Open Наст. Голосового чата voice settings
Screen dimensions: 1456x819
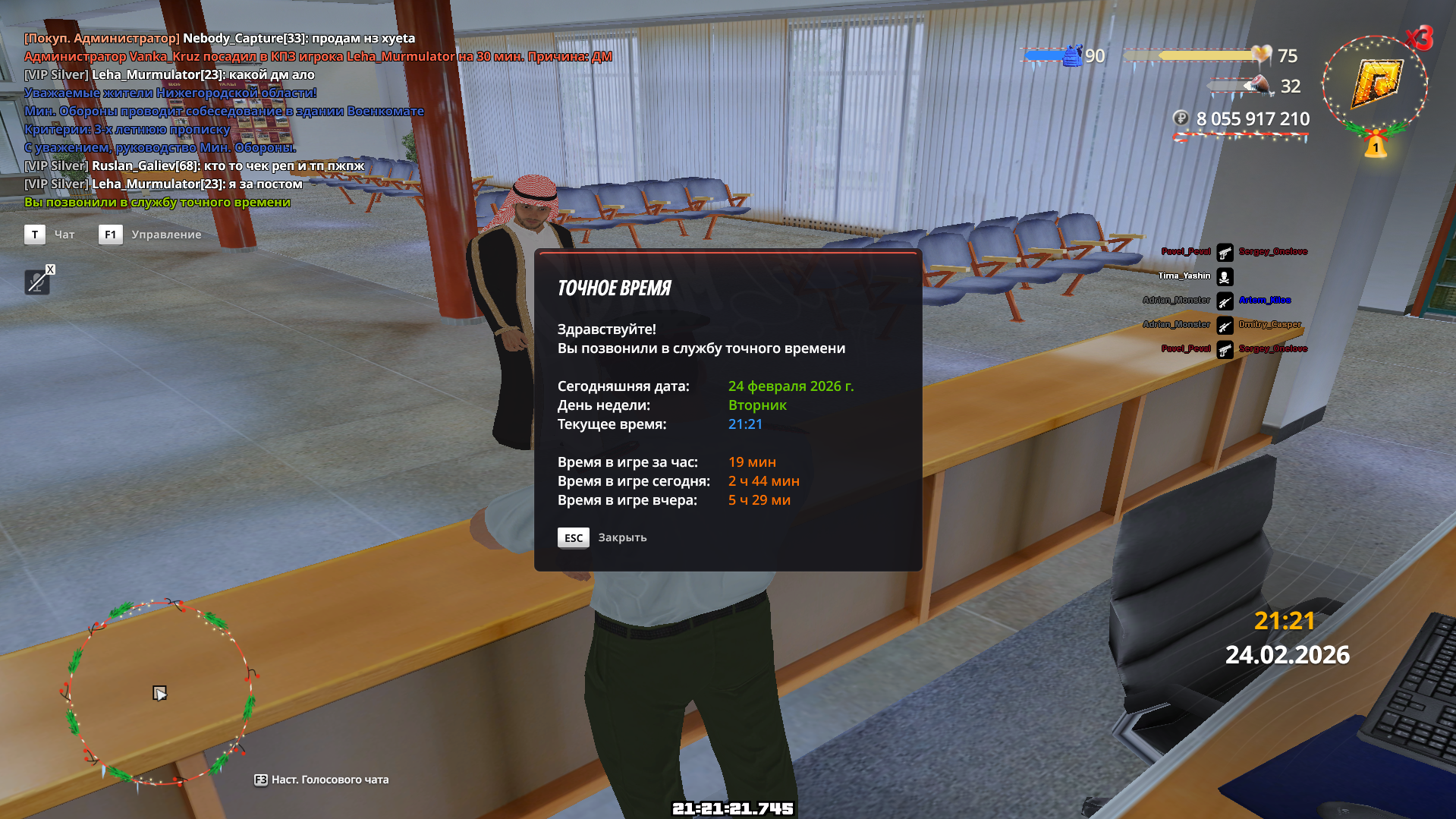(x=329, y=780)
